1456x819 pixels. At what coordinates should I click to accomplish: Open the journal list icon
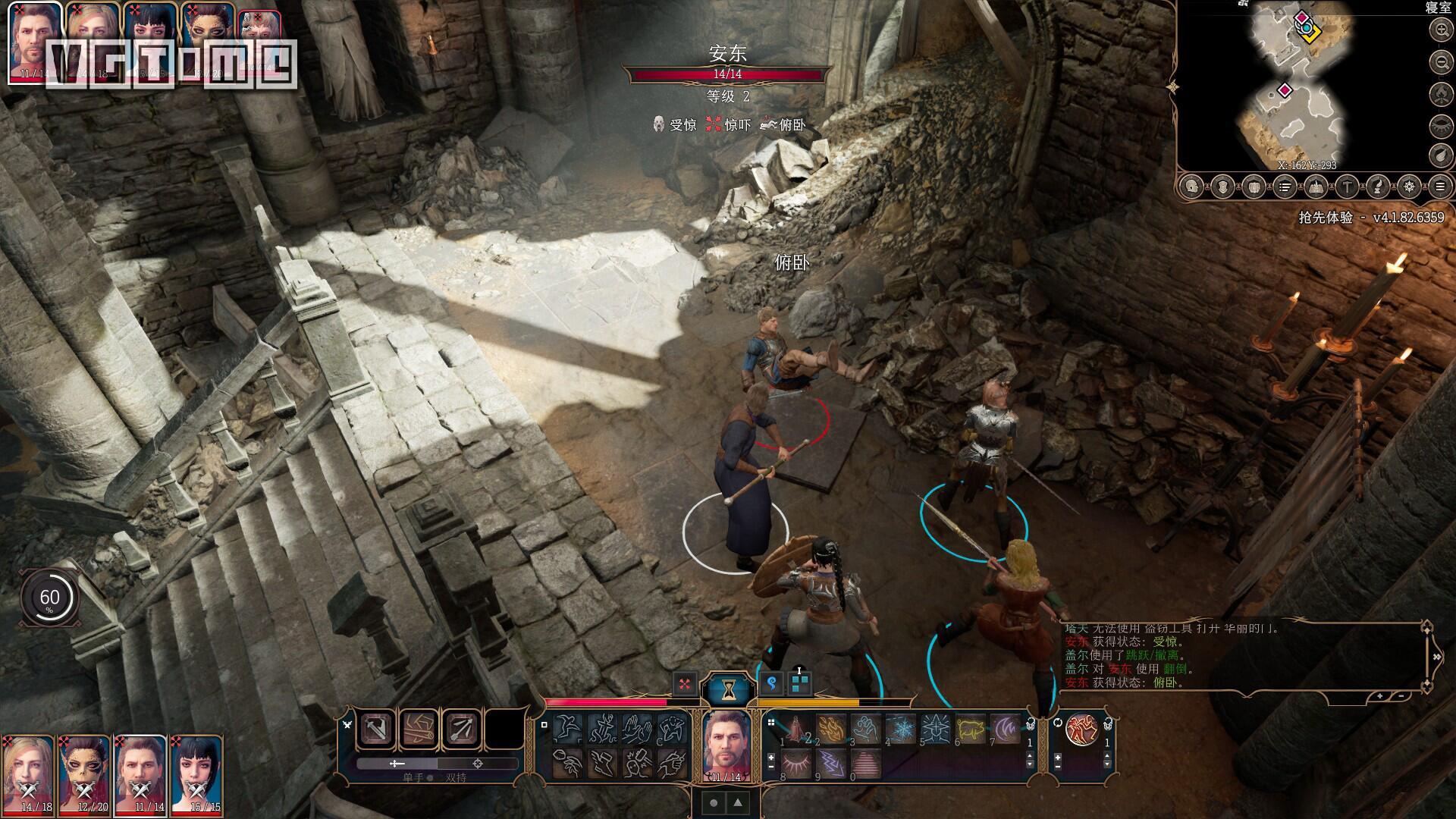1285,186
